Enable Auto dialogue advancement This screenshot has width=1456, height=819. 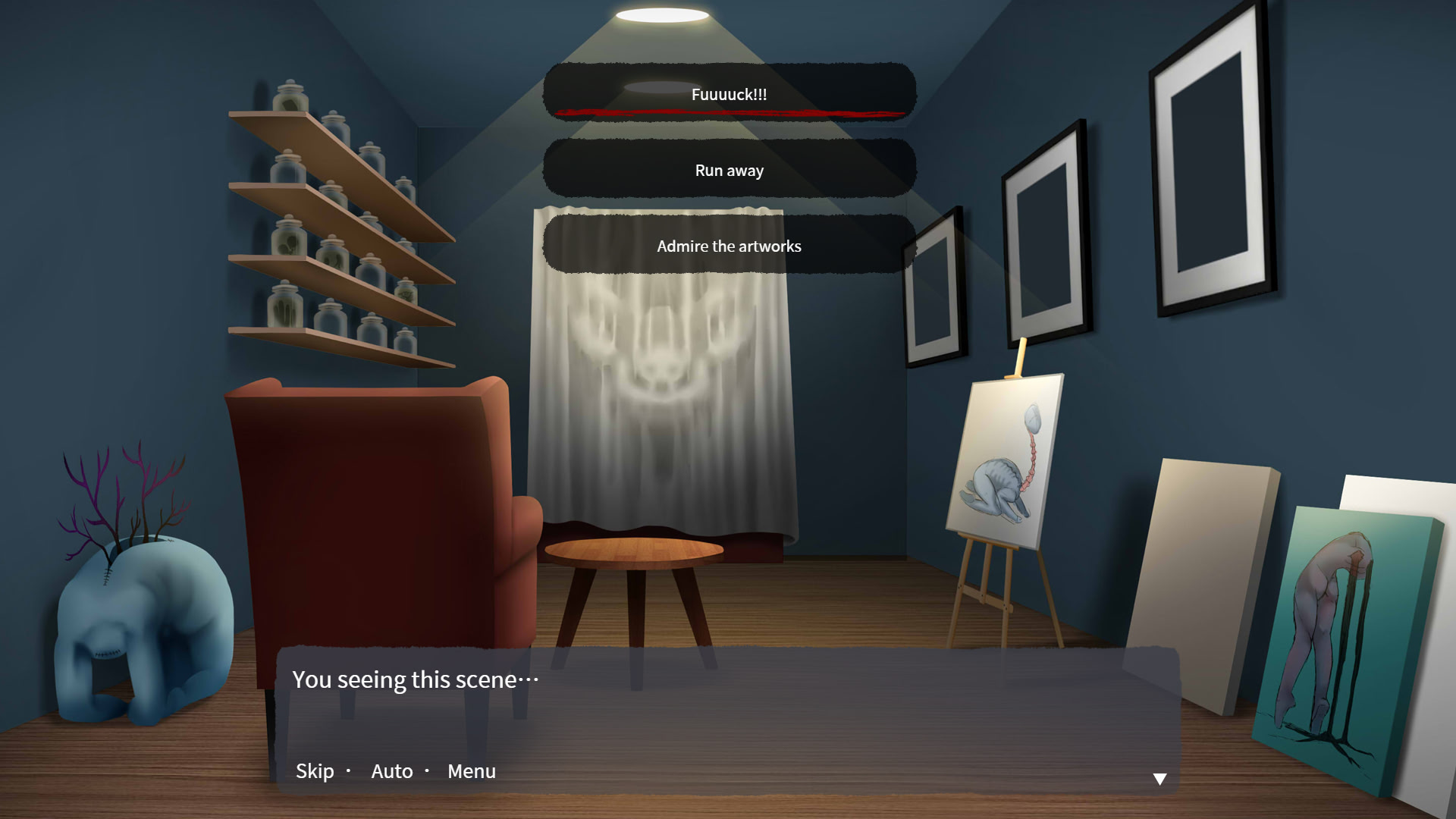point(392,770)
